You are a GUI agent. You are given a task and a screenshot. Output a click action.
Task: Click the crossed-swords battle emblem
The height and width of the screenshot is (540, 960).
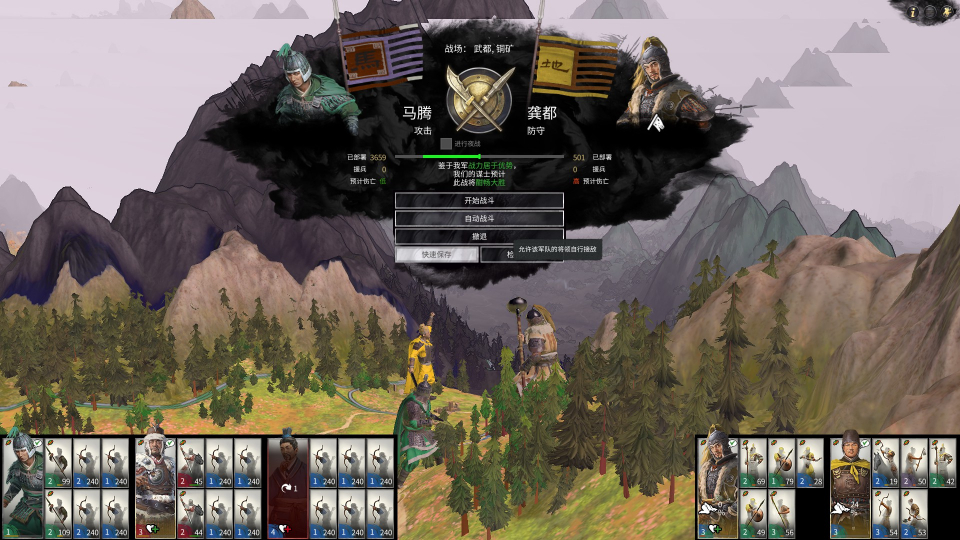(x=480, y=100)
